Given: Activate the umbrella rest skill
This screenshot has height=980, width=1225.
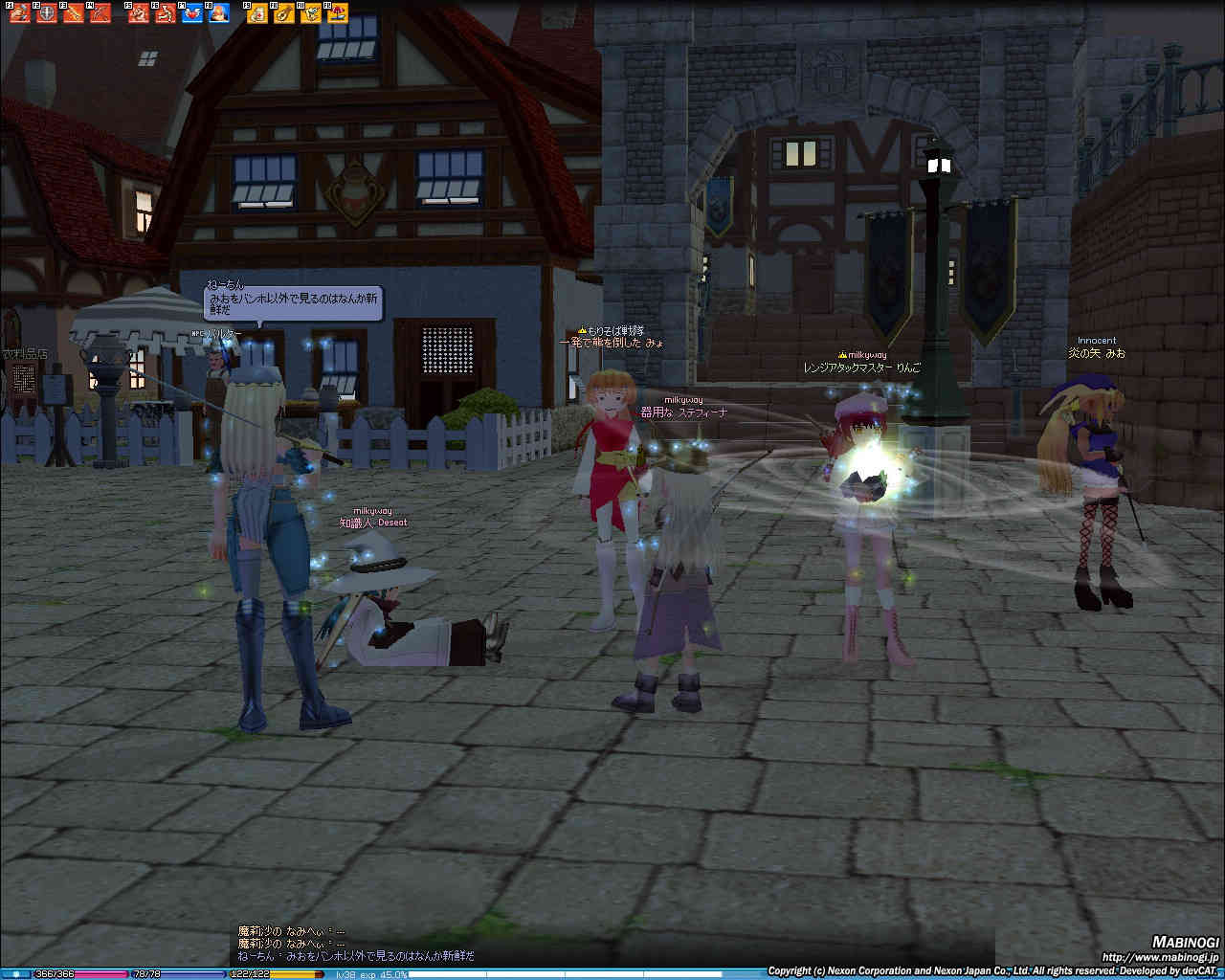Looking at the screenshot, I should pos(338,13).
